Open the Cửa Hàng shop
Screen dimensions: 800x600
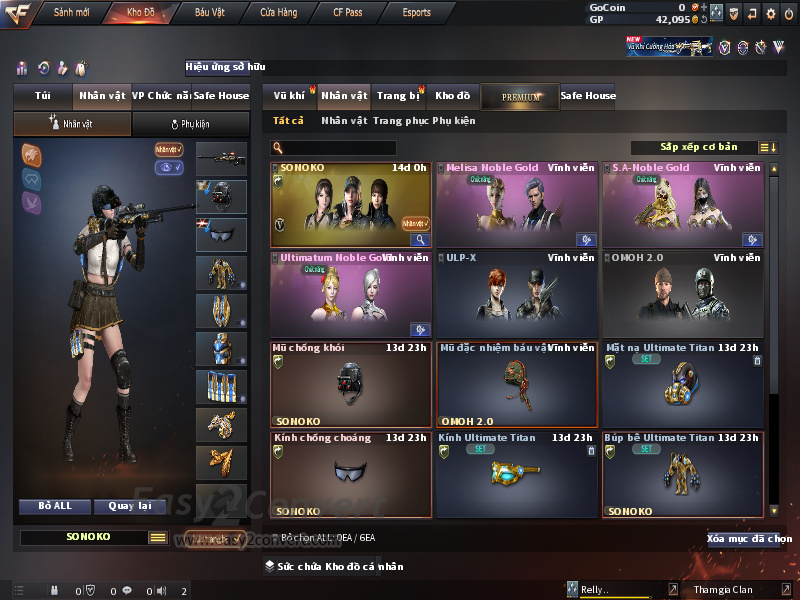pyautogui.click(x=279, y=13)
